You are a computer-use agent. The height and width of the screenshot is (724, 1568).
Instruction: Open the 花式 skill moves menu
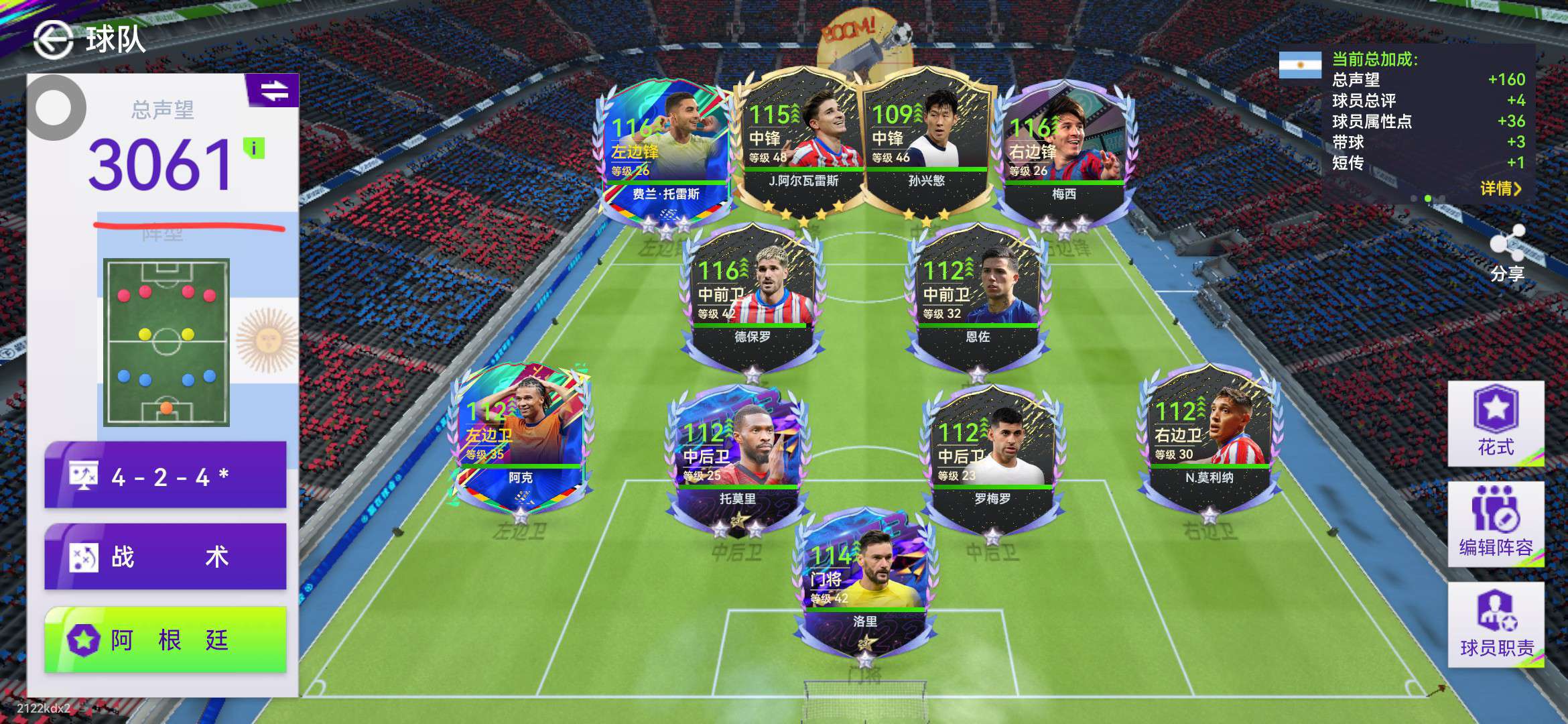pyautogui.click(x=1496, y=424)
